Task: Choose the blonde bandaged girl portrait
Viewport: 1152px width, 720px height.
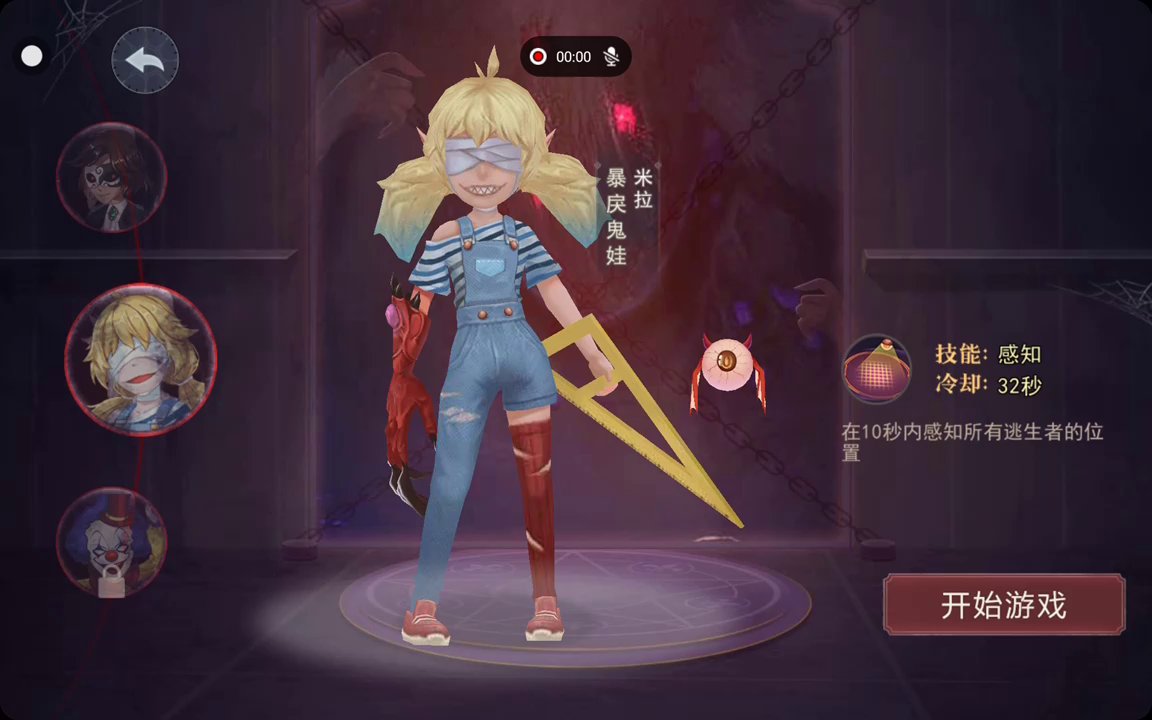Action: pyautogui.click(x=141, y=359)
